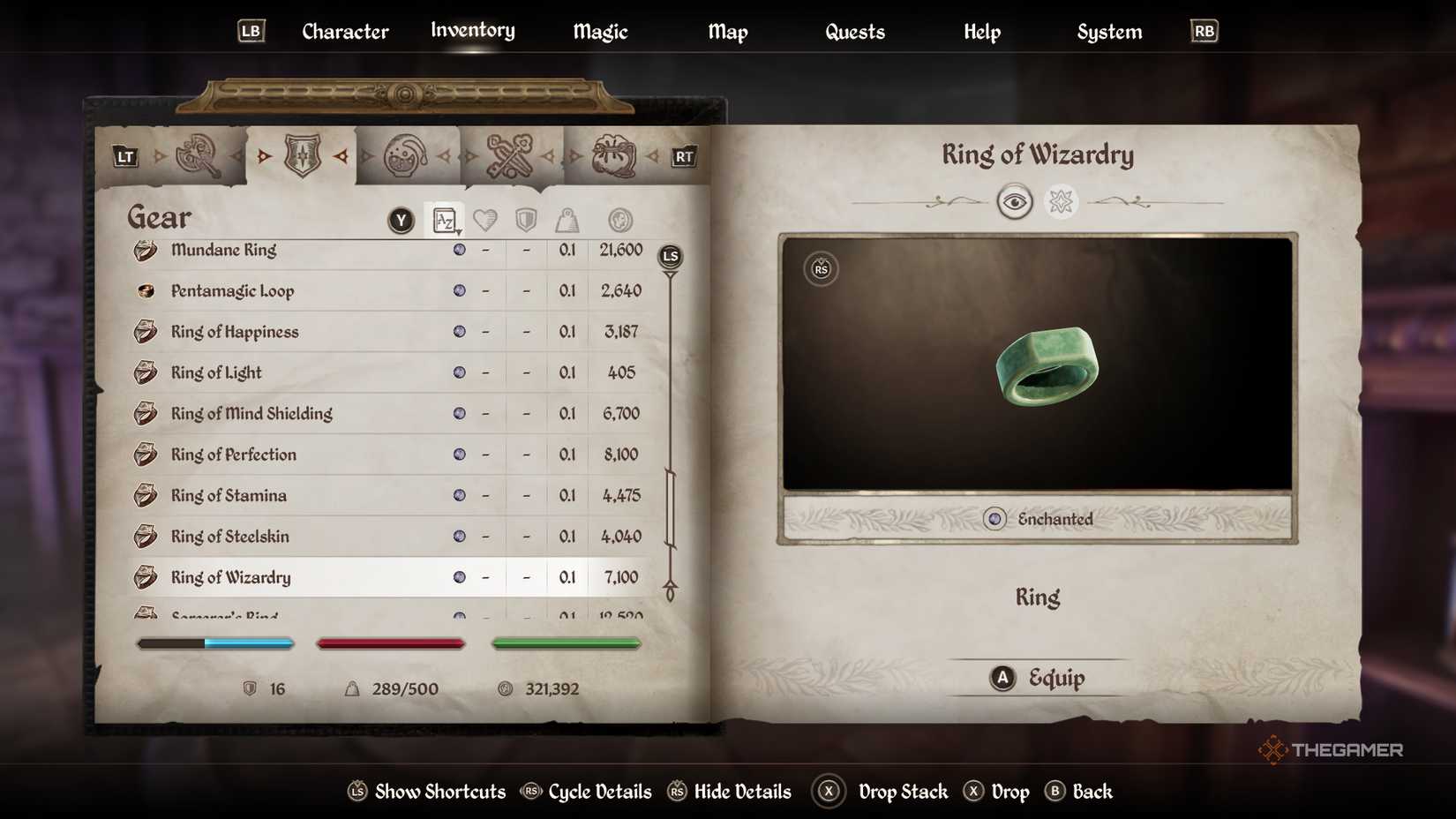Open the weapons category tab with axe icon

click(198, 155)
